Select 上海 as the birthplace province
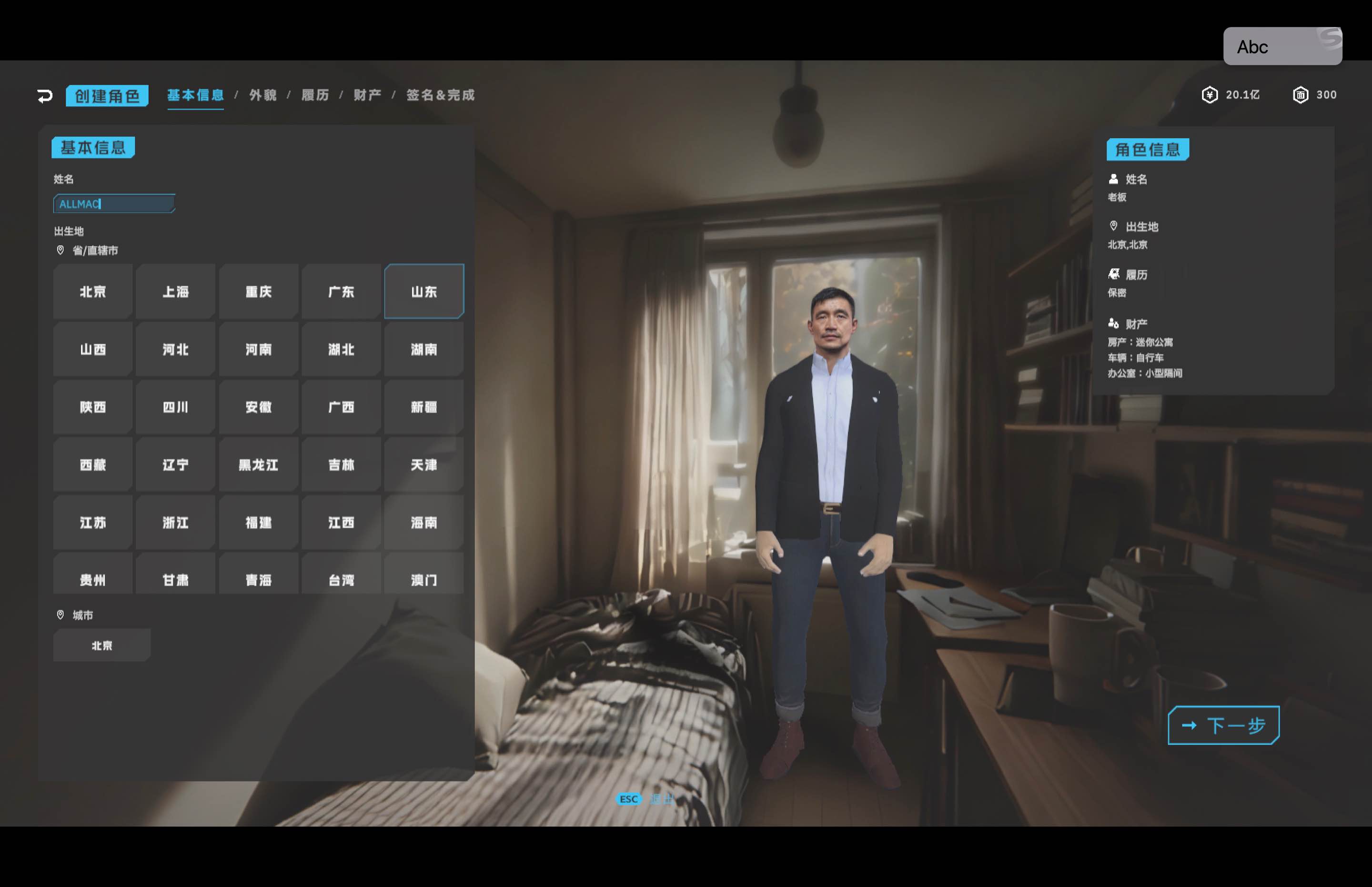 (x=175, y=292)
